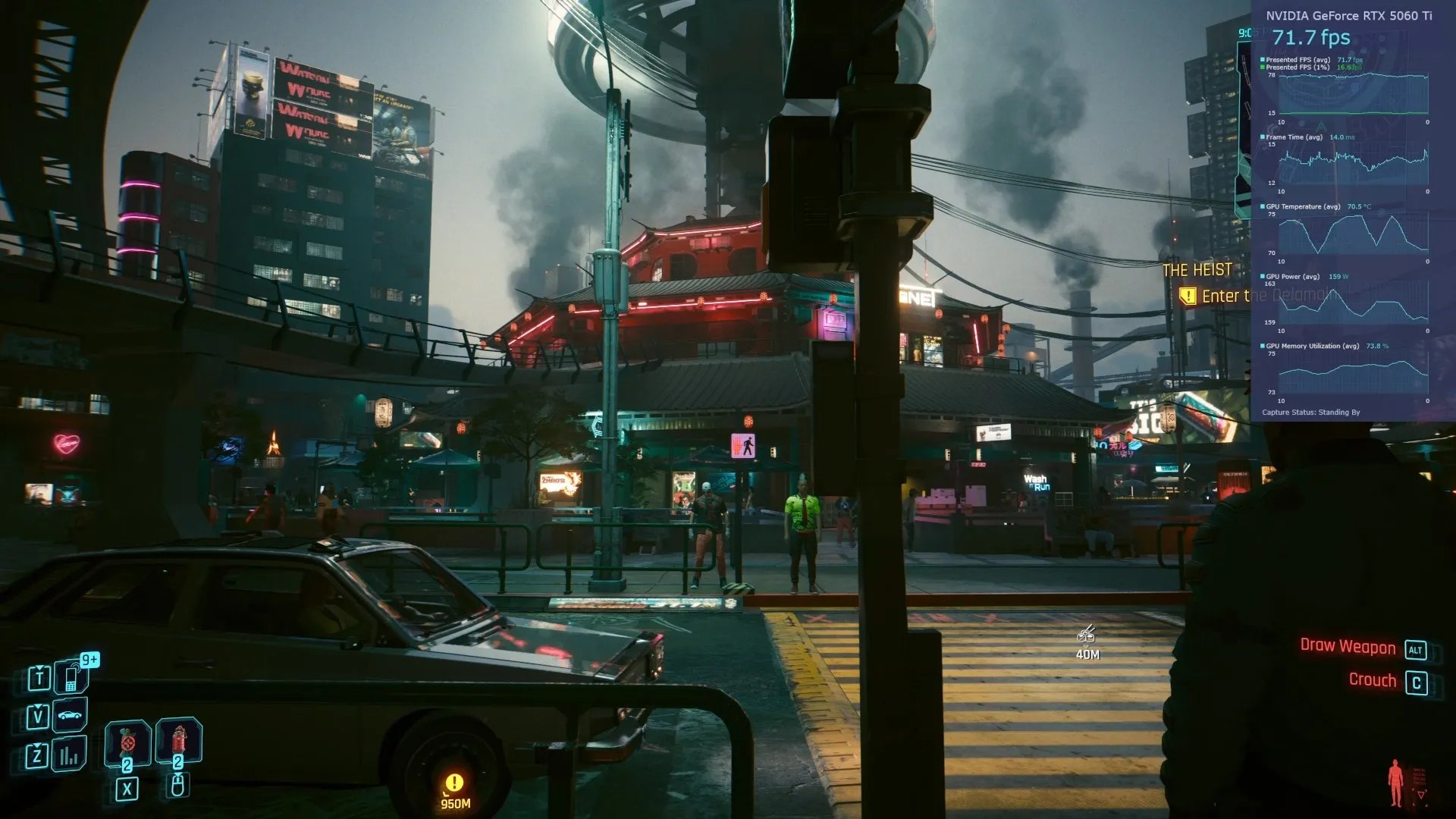Click the GPU Temperature graph in overlay
This screenshot has height=819, width=1456.
[x=1353, y=234]
